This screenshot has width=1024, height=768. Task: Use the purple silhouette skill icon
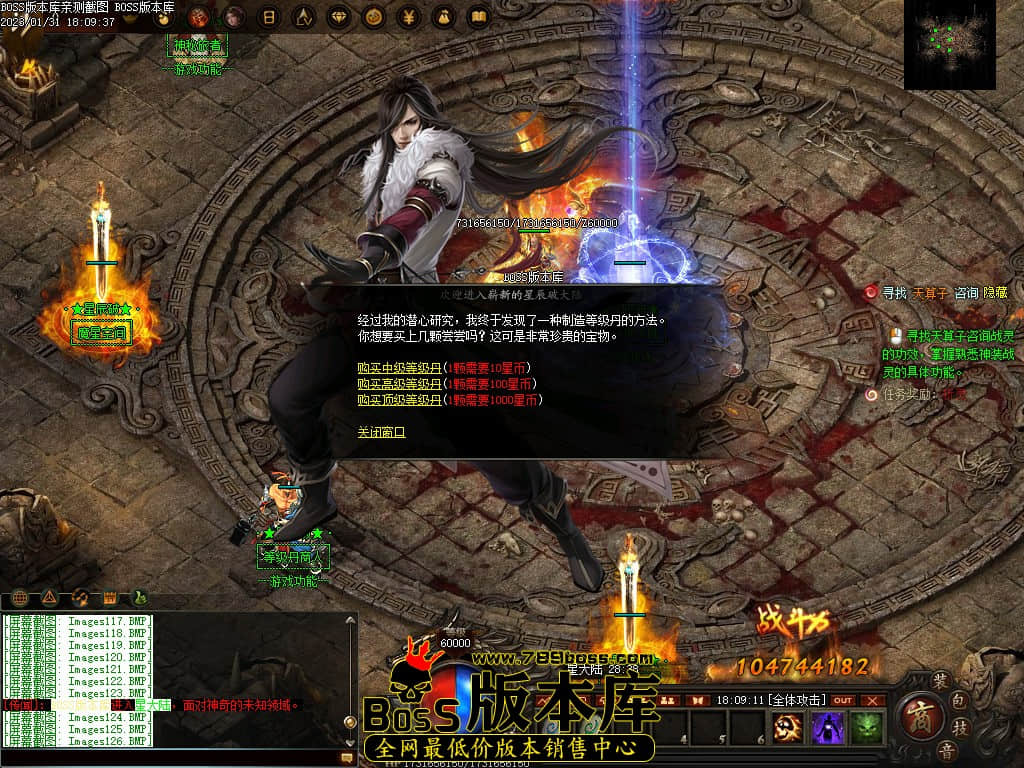click(828, 727)
